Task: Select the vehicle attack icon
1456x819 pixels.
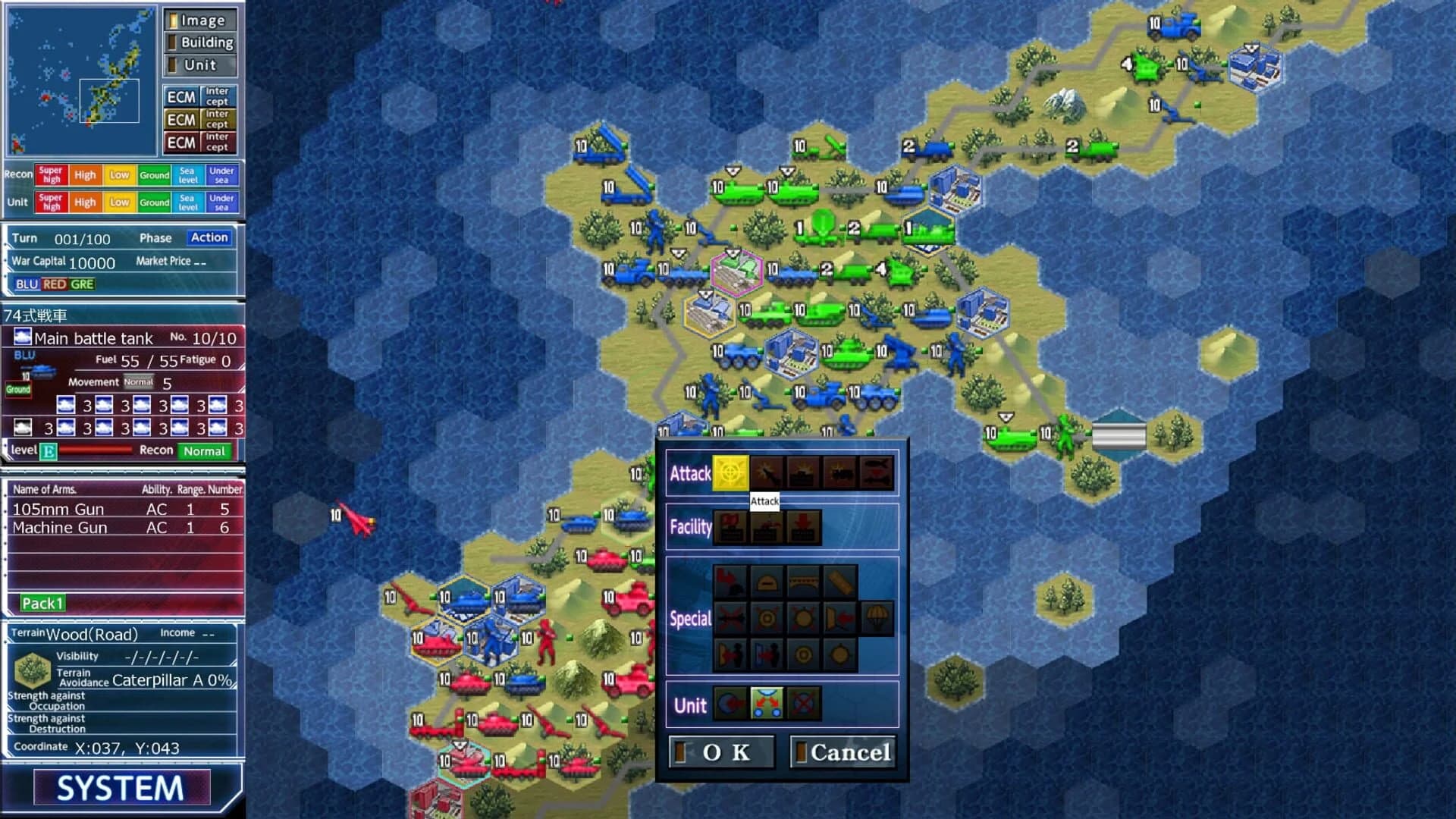Action: 839,473
